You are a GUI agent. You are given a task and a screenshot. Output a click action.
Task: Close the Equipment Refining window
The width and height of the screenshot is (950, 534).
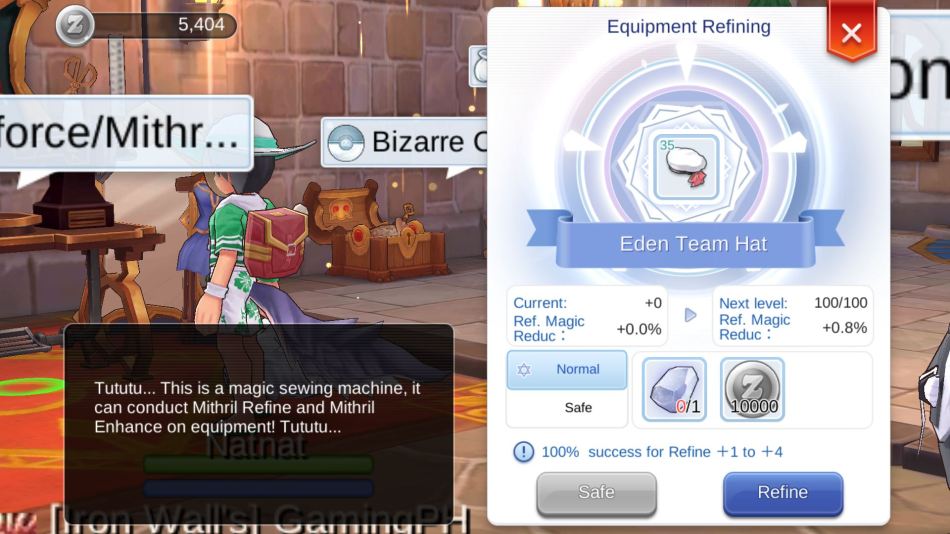point(851,33)
